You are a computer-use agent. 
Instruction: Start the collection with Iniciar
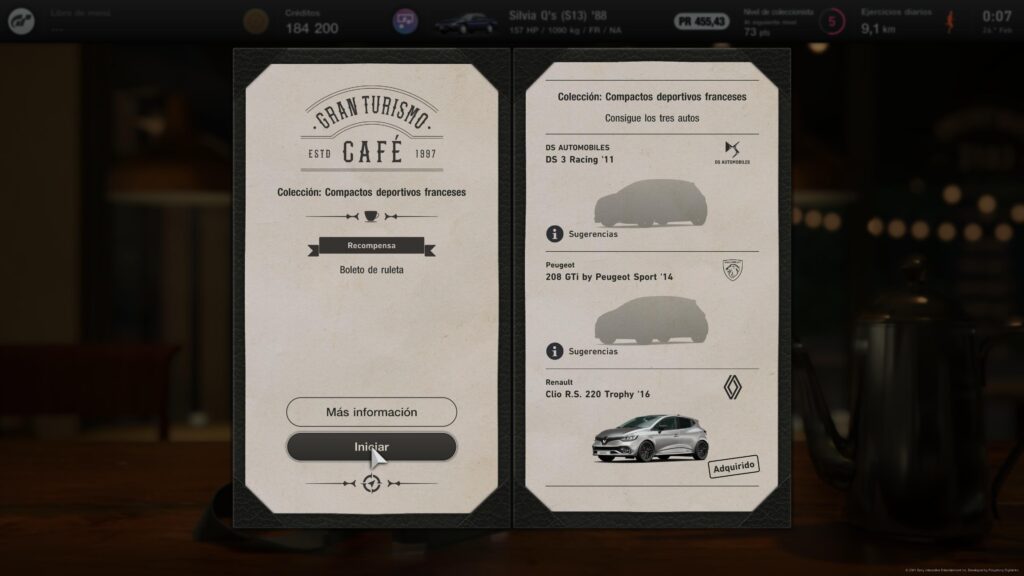371,446
